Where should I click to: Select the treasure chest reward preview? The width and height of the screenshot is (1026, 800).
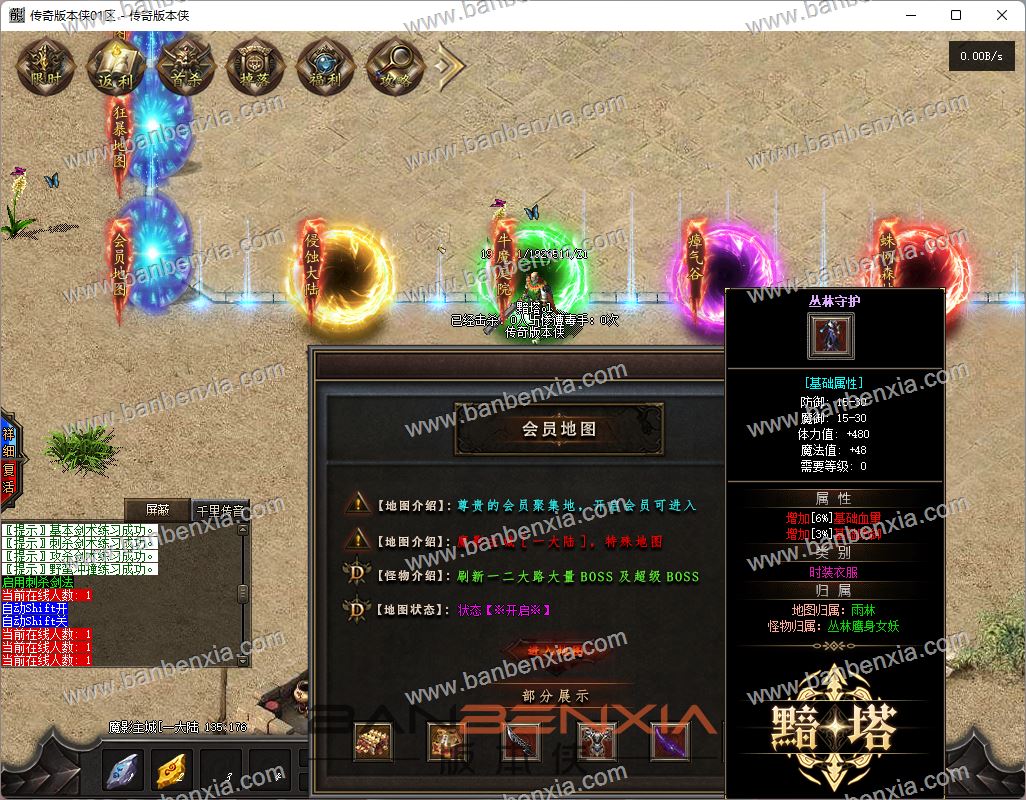coord(373,742)
